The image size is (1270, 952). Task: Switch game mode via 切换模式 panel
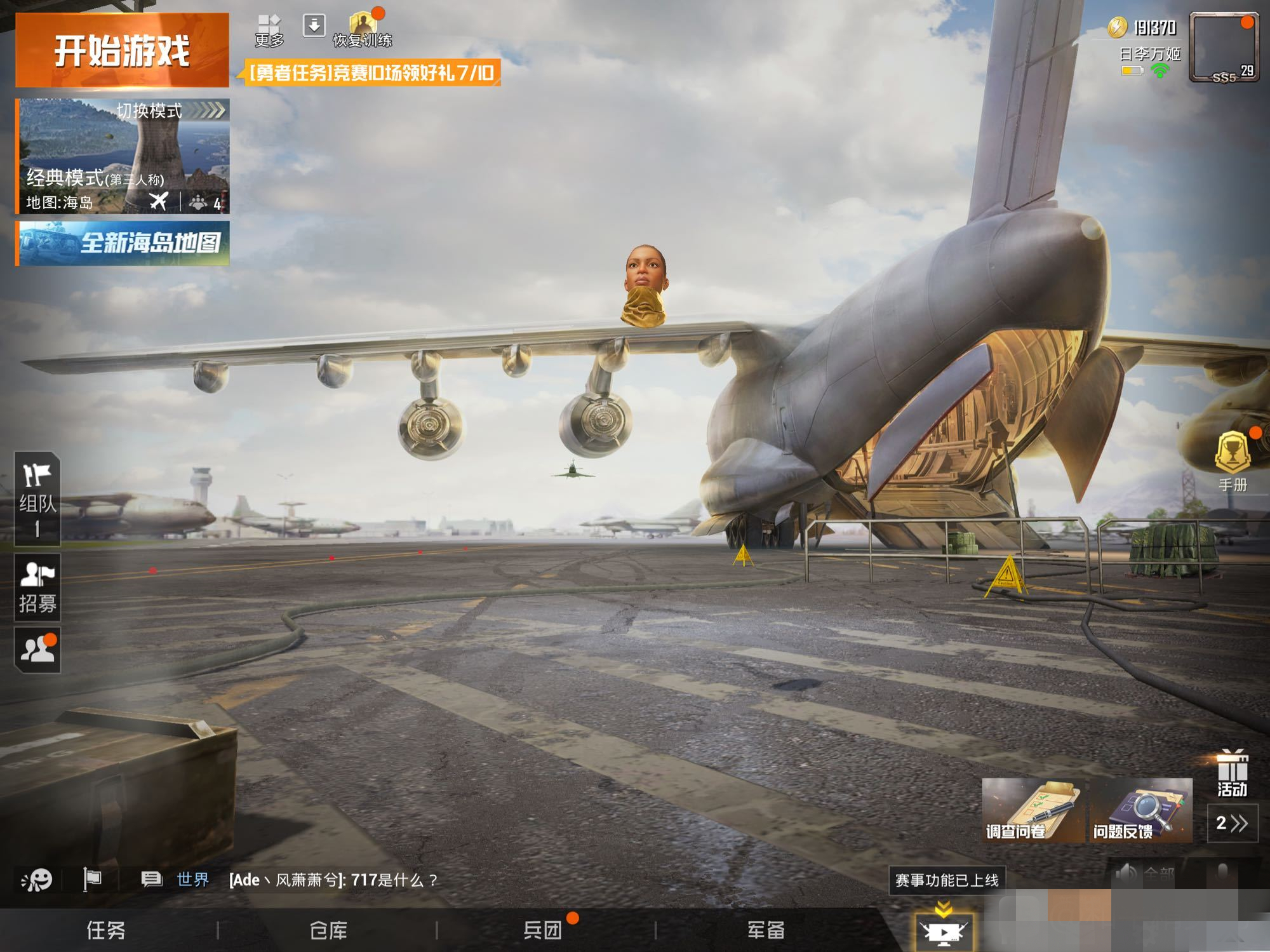(123, 156)
